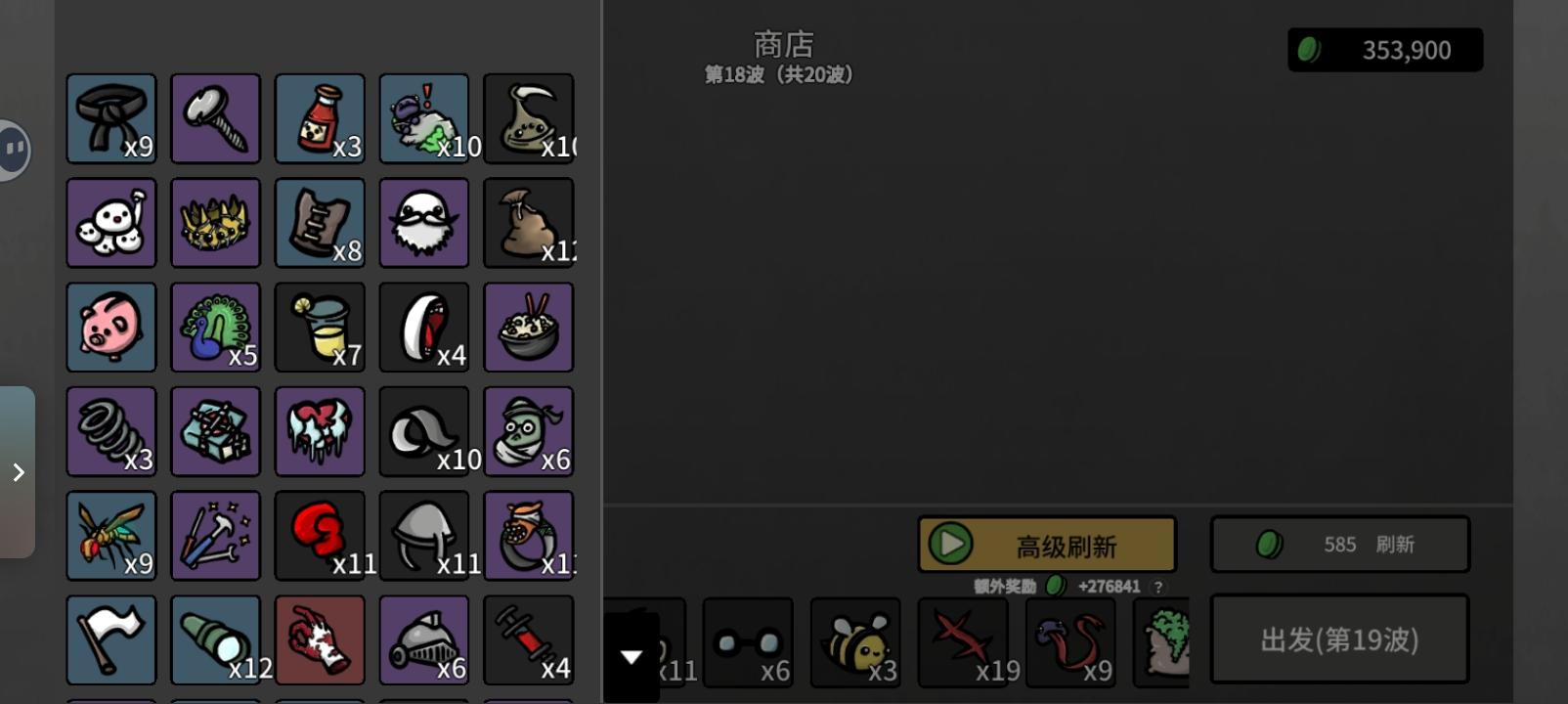The width and height of the screenshot is (1568, 704).
Task: Select the golden crown item
Action: point(215,222)
